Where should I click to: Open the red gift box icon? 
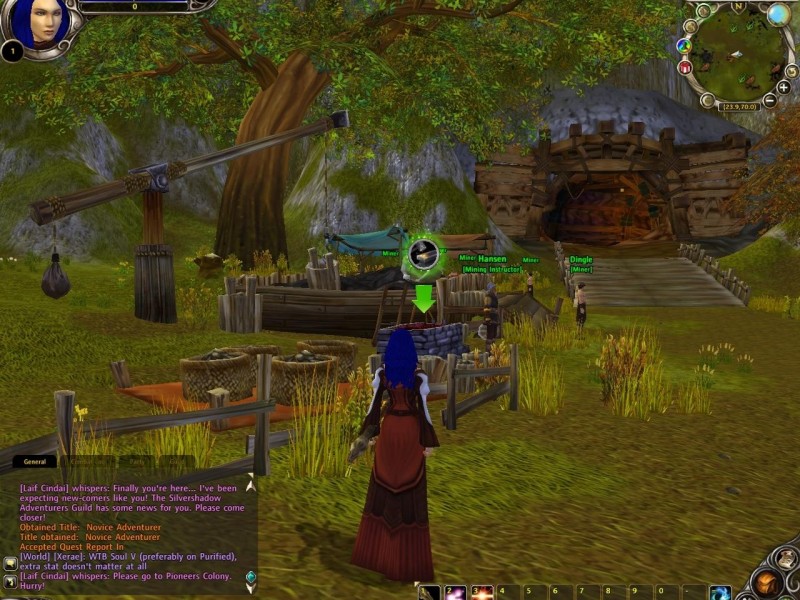[x=686, y=68]
